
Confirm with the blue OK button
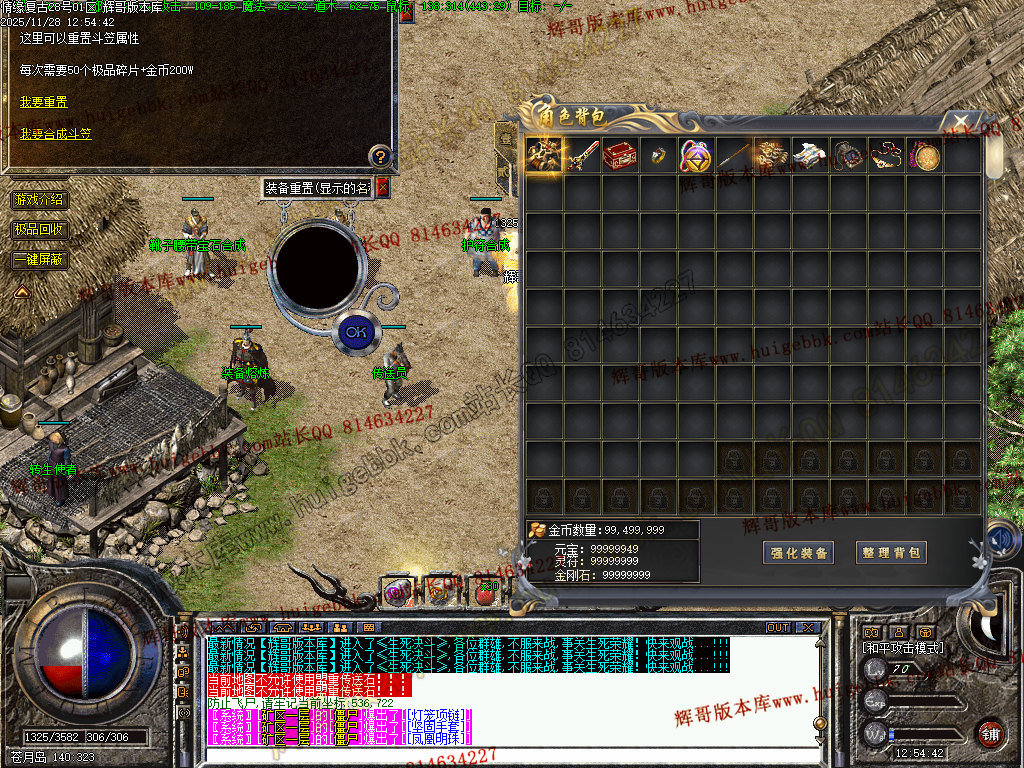tap(355, 331)
